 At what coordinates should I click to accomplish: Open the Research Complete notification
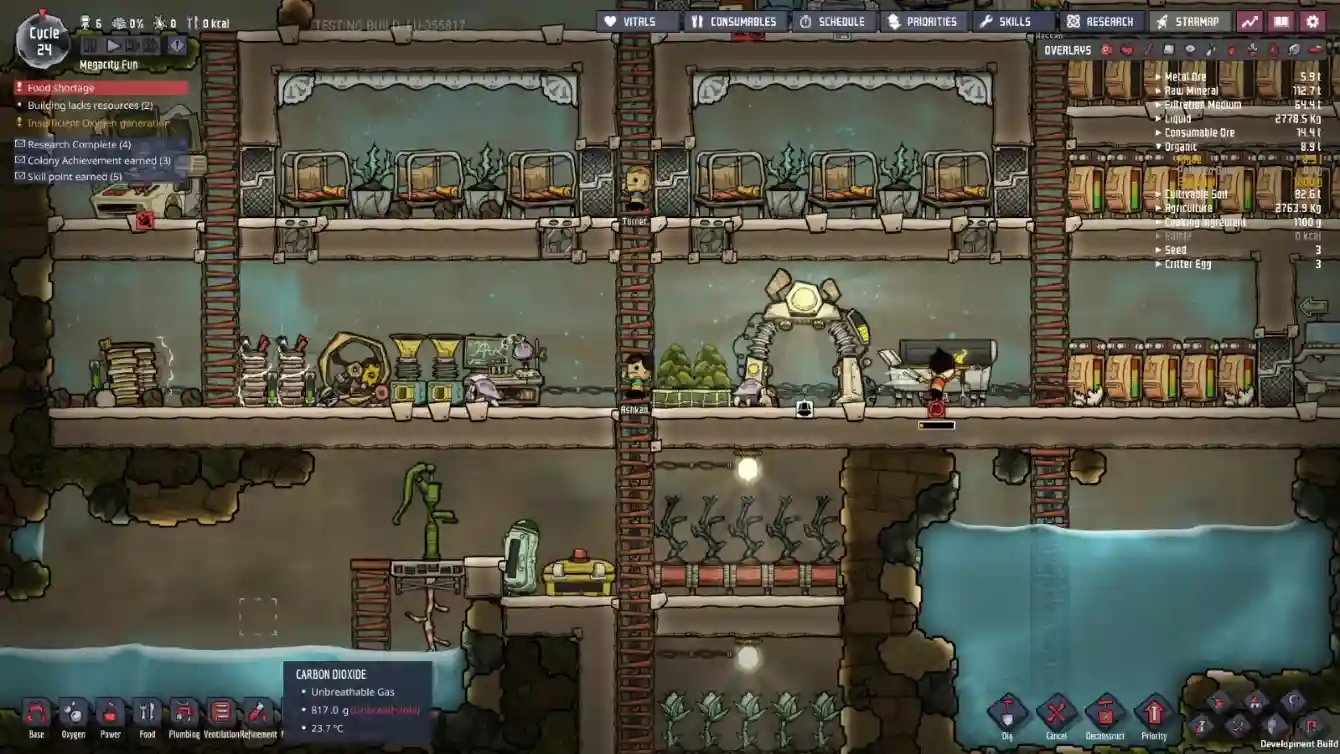[78, 145]
